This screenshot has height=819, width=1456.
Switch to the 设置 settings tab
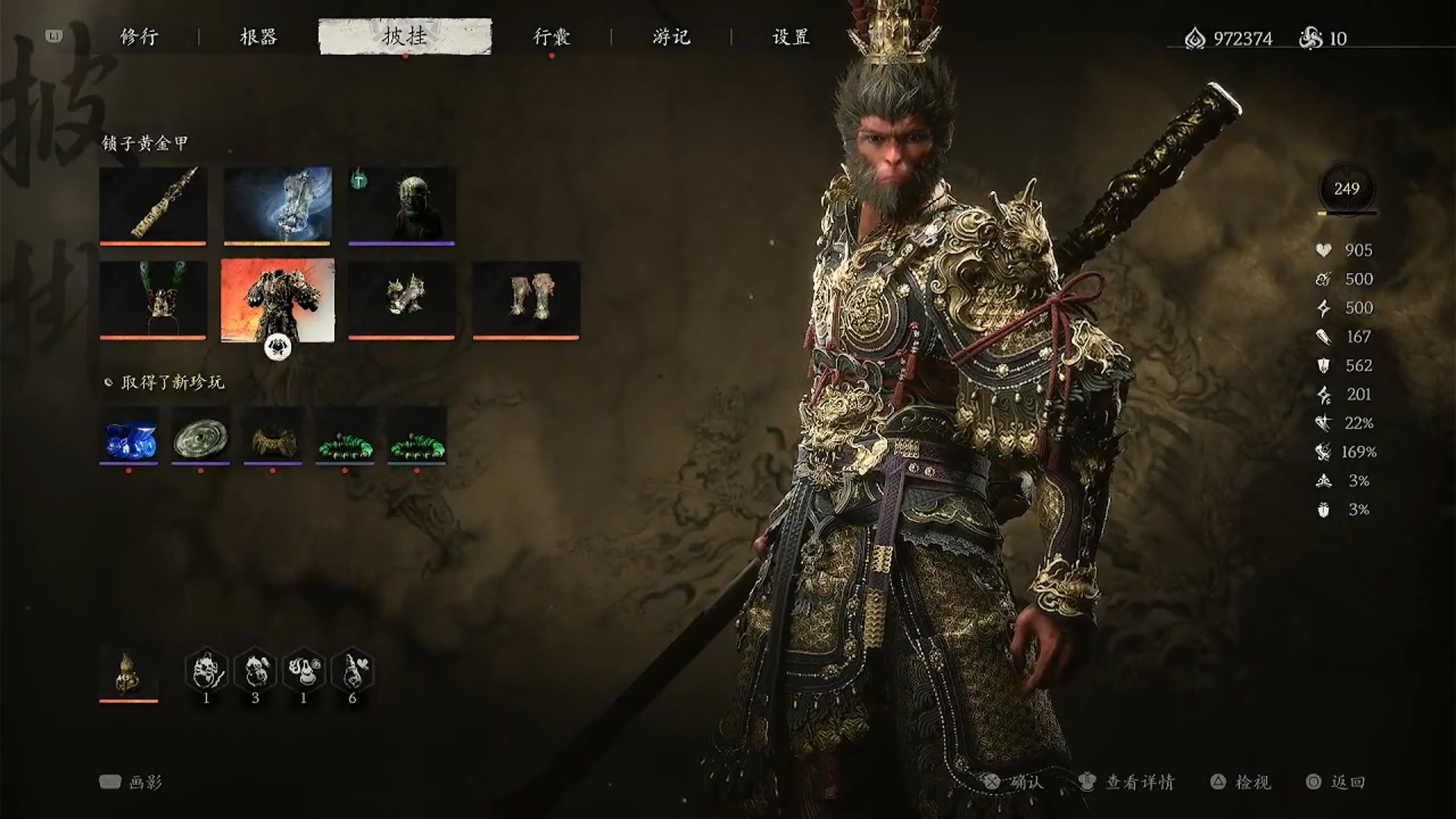pos(791,36)
